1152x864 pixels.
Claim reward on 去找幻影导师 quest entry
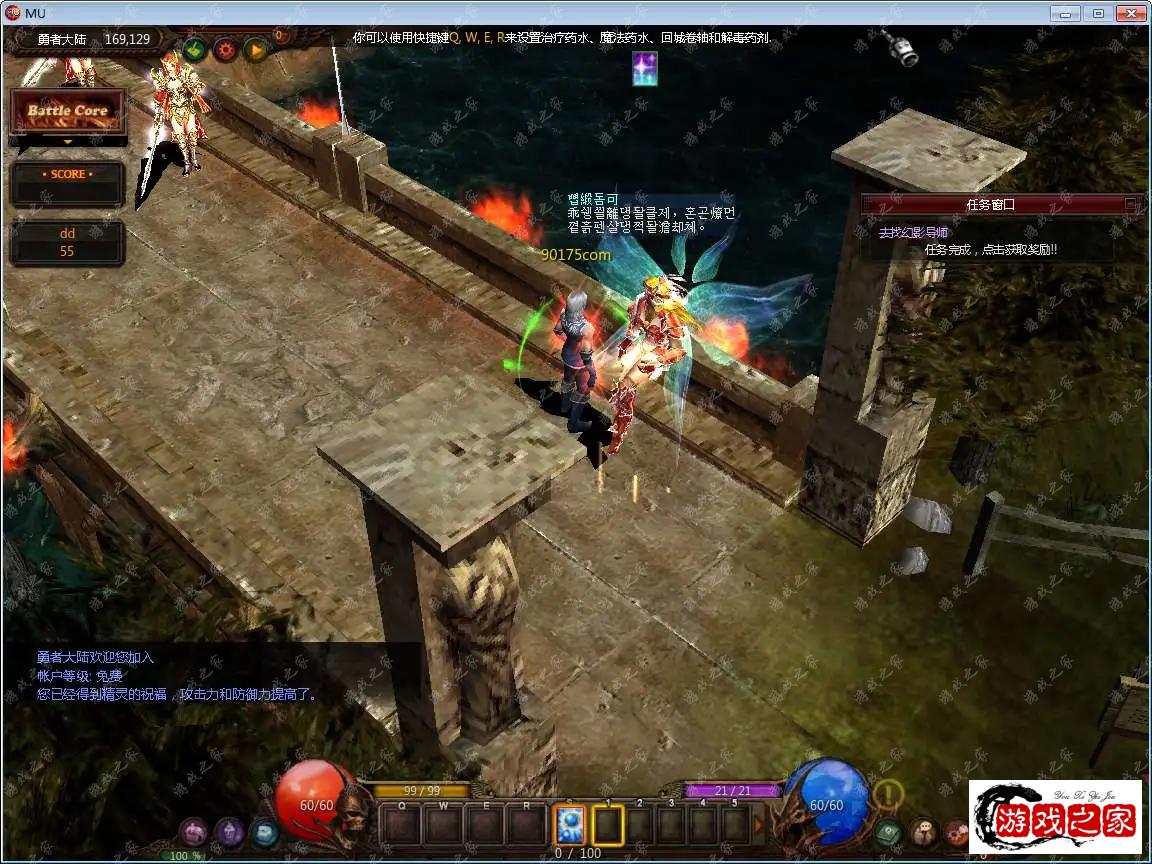point(990,249)
